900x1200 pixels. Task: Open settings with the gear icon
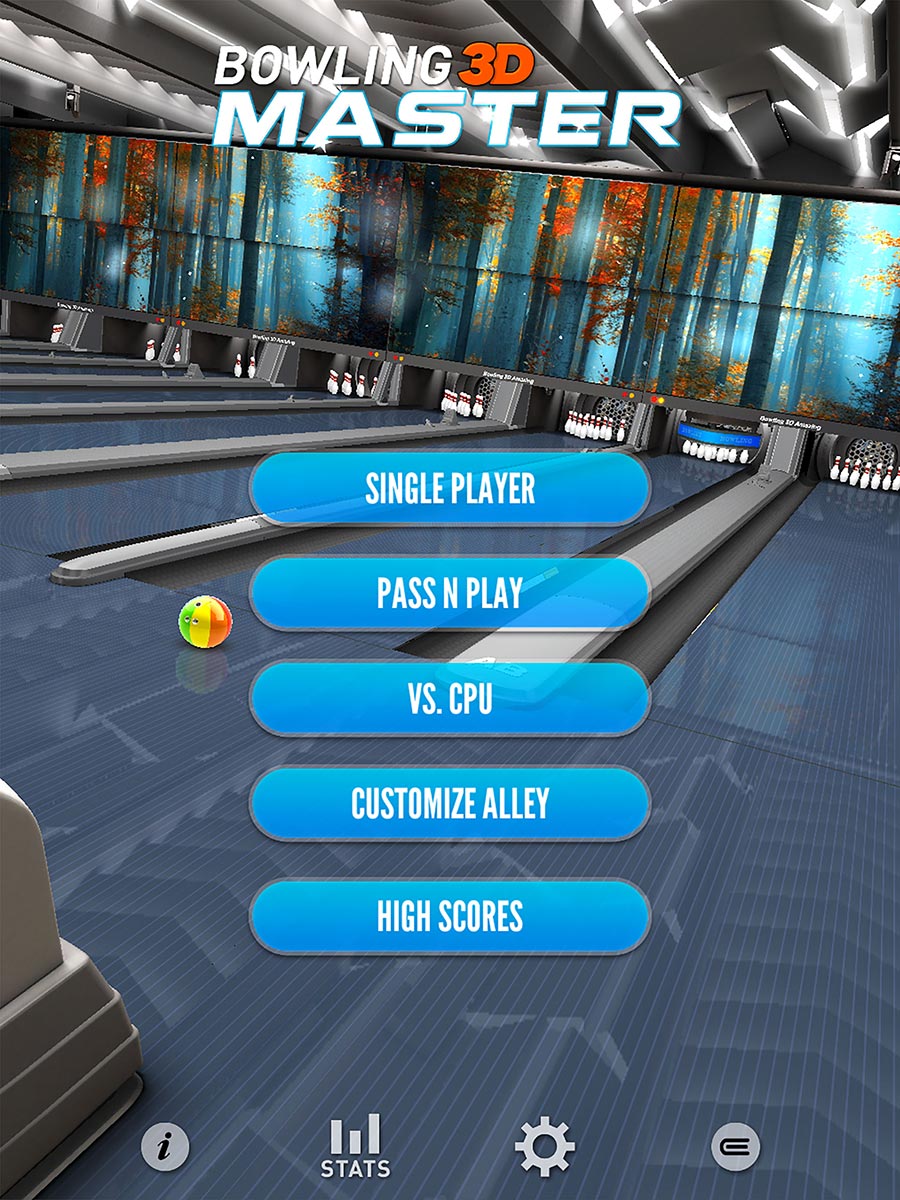tap(544, 1146)
